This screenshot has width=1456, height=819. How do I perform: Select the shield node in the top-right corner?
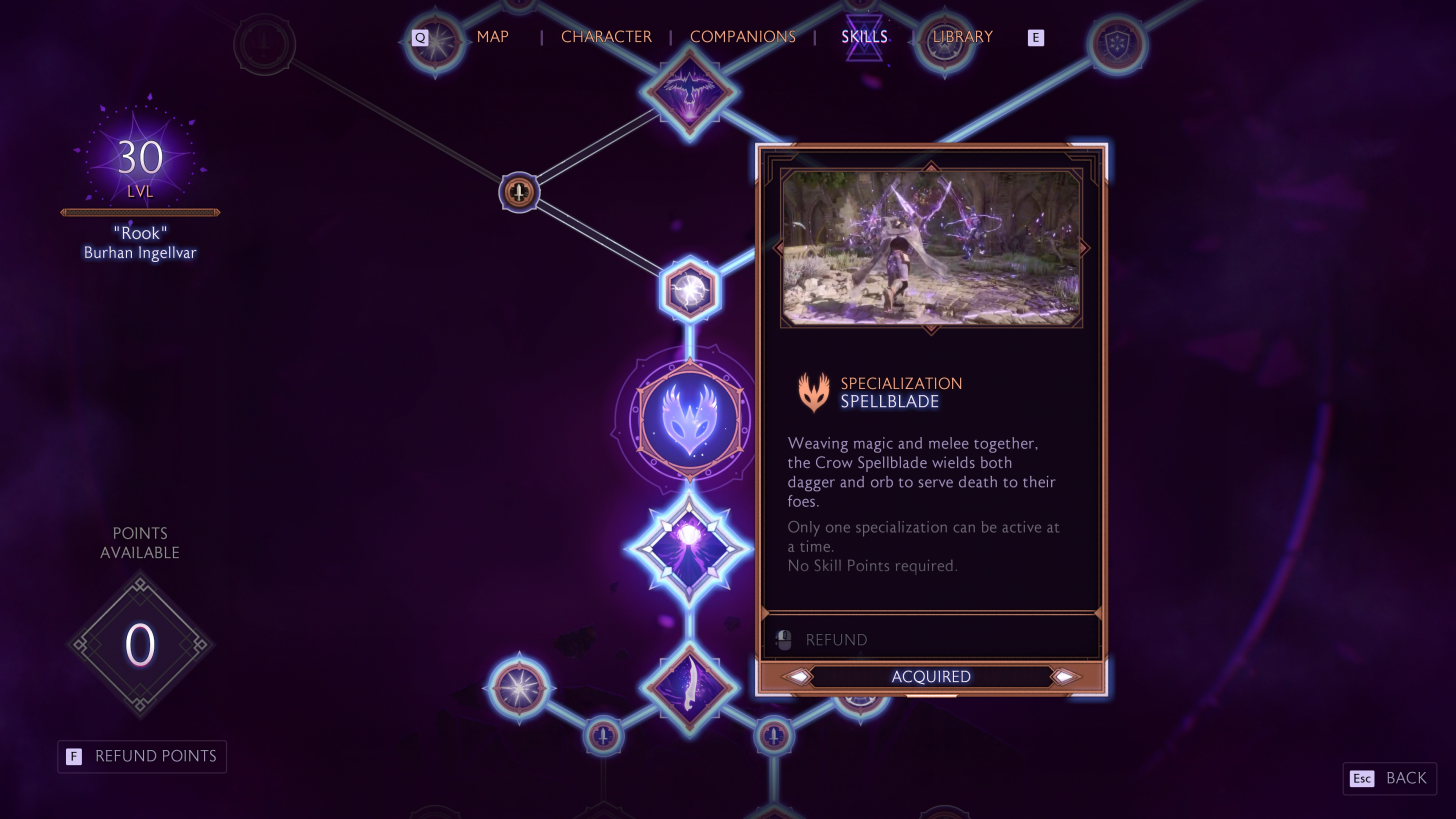pos(1117,45)
